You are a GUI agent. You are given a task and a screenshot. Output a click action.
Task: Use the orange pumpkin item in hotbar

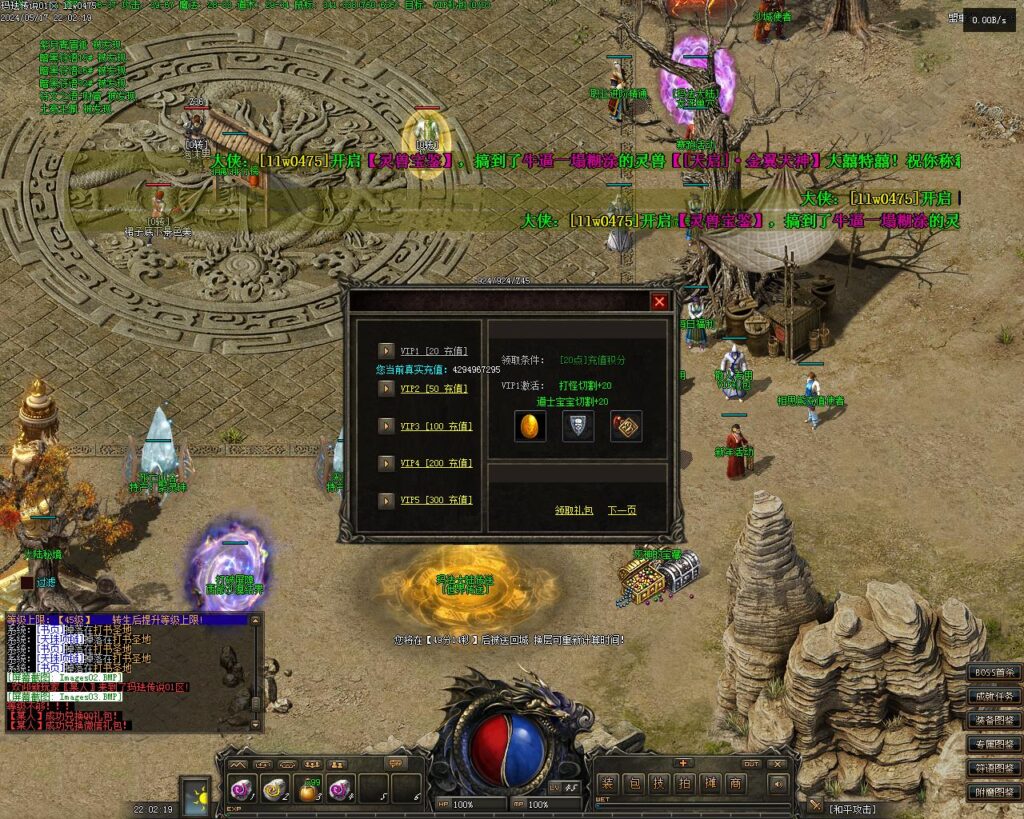(x=308, y=789)
